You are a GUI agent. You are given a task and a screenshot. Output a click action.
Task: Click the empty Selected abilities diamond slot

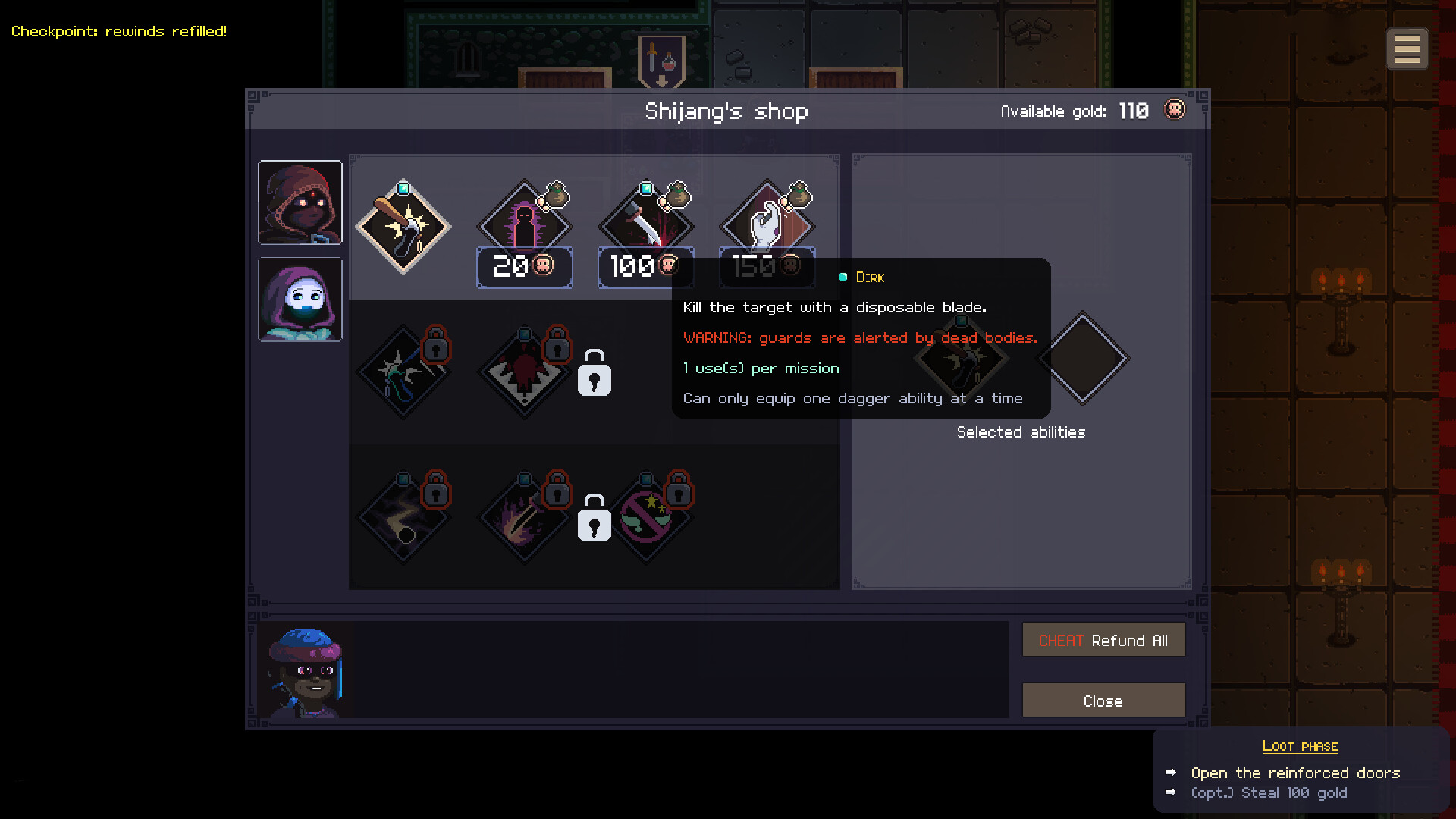tap(1084, 358)
